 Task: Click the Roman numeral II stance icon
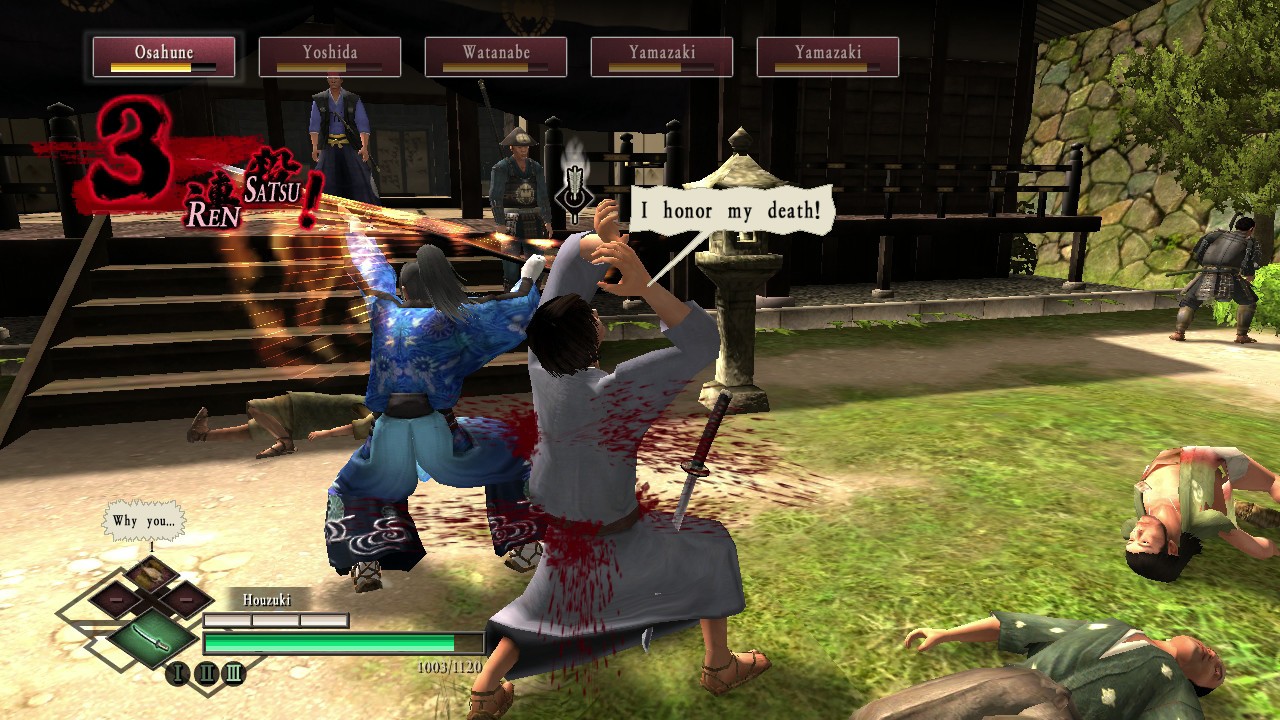[x=206, y=673]
